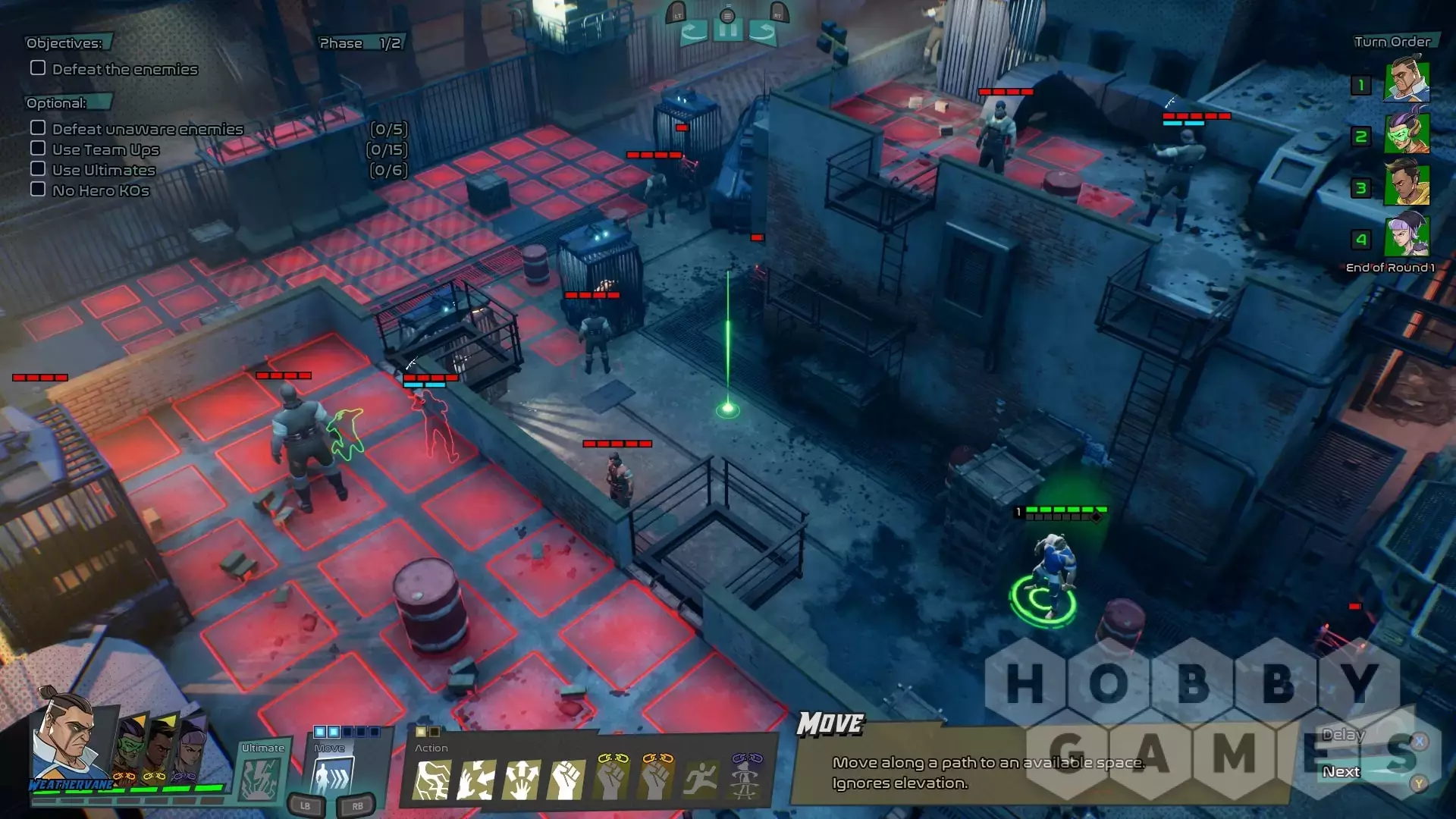This screenshot has width=1456, height=819.
Task: Select the green-goggled hero in turn order
Action: pyautogui.click(x=1407, y=133)
